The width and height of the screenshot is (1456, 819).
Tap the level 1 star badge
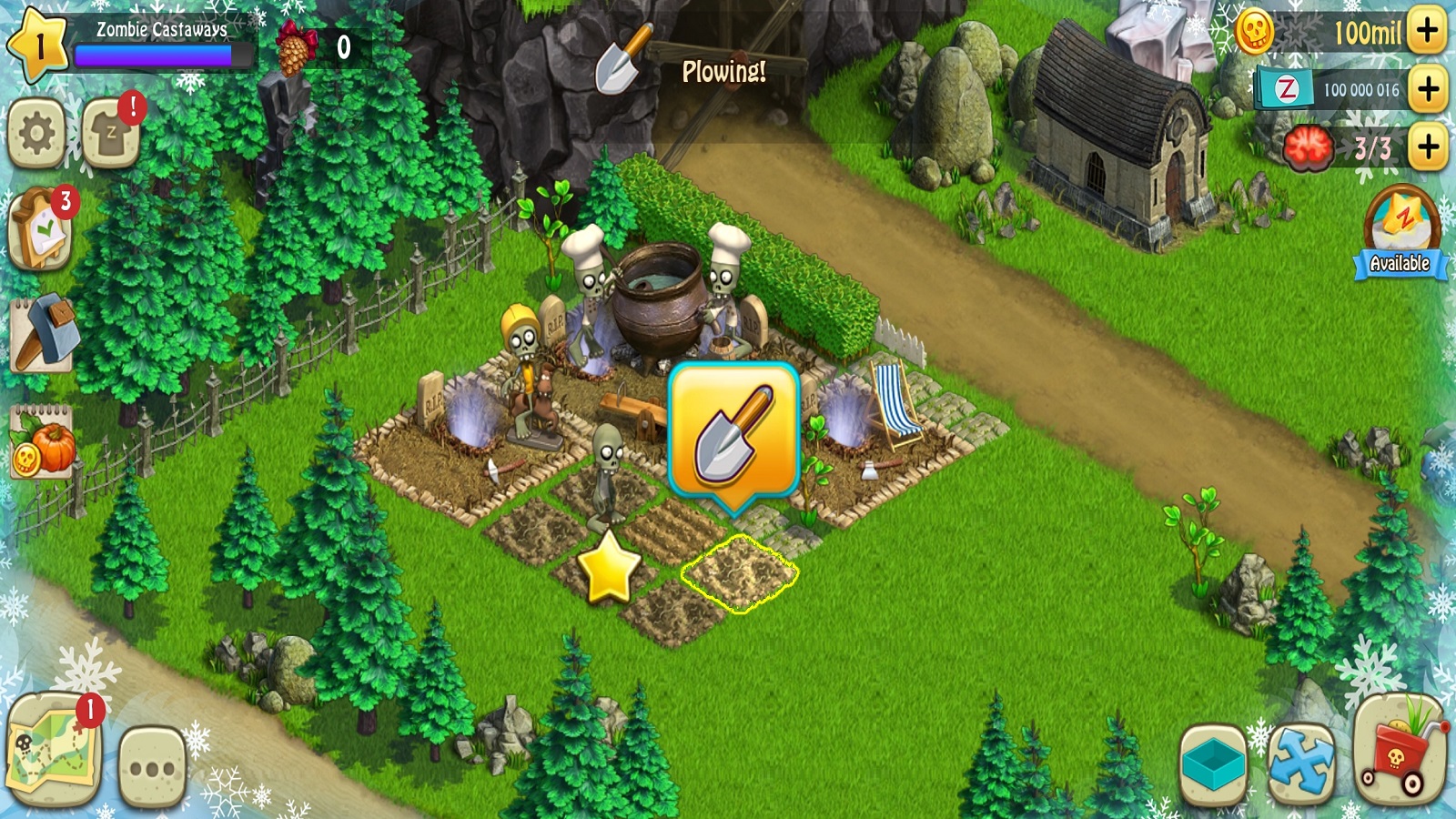click(37, 44)
